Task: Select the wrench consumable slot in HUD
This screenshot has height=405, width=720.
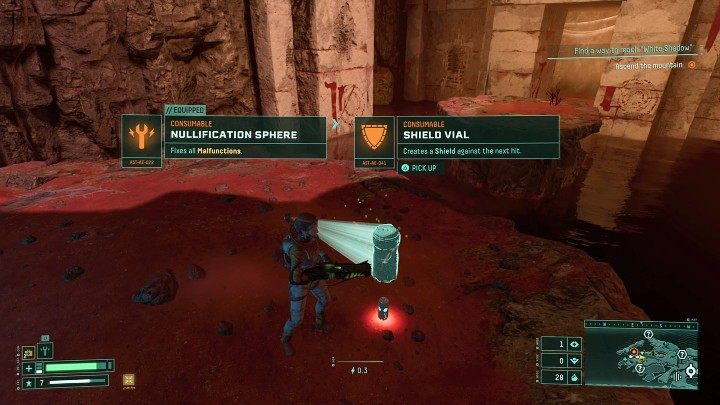Action: (x=45, y=350)
